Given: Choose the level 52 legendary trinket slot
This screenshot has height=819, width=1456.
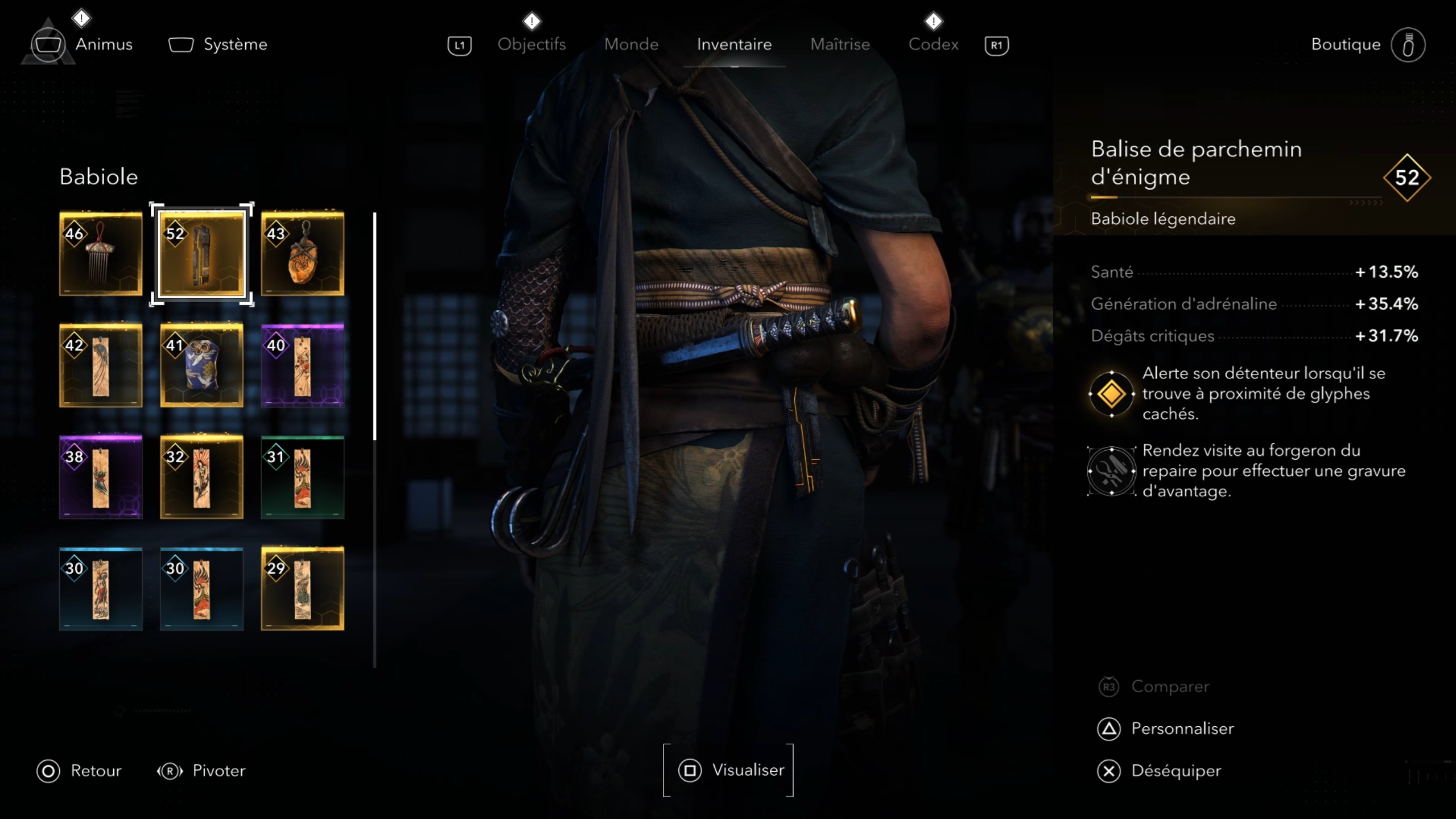Looking at the screenshot, I should coord(201,253).
